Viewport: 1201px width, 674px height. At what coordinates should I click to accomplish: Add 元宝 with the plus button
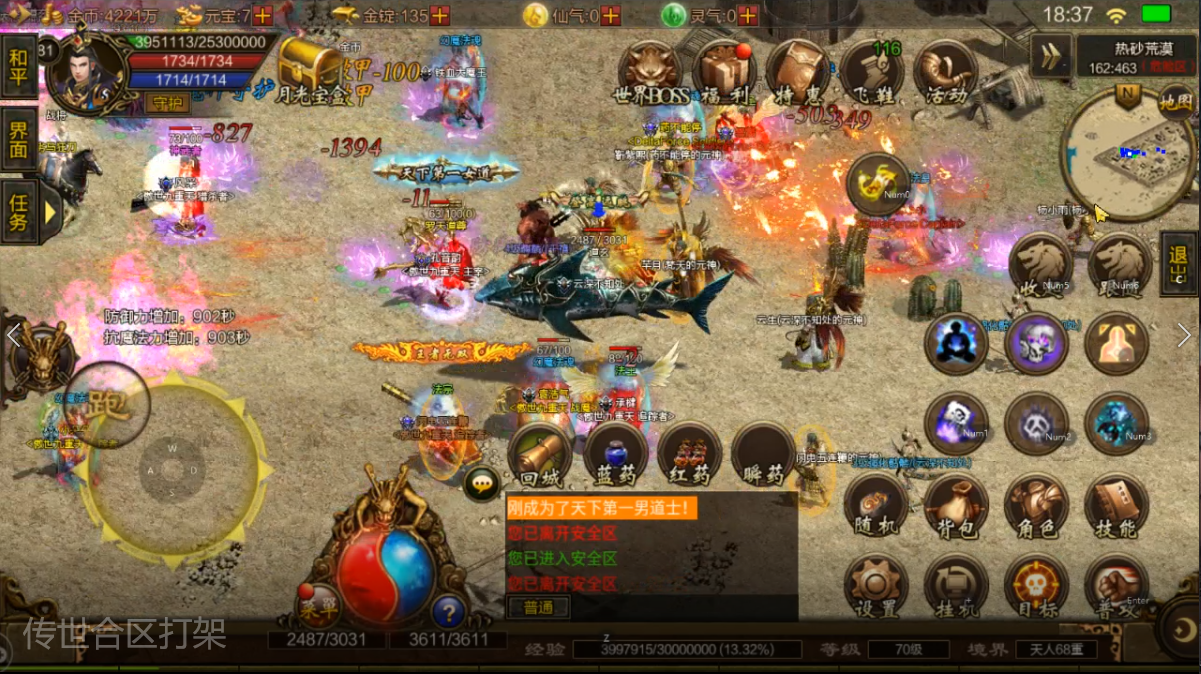tap(263, 15)
